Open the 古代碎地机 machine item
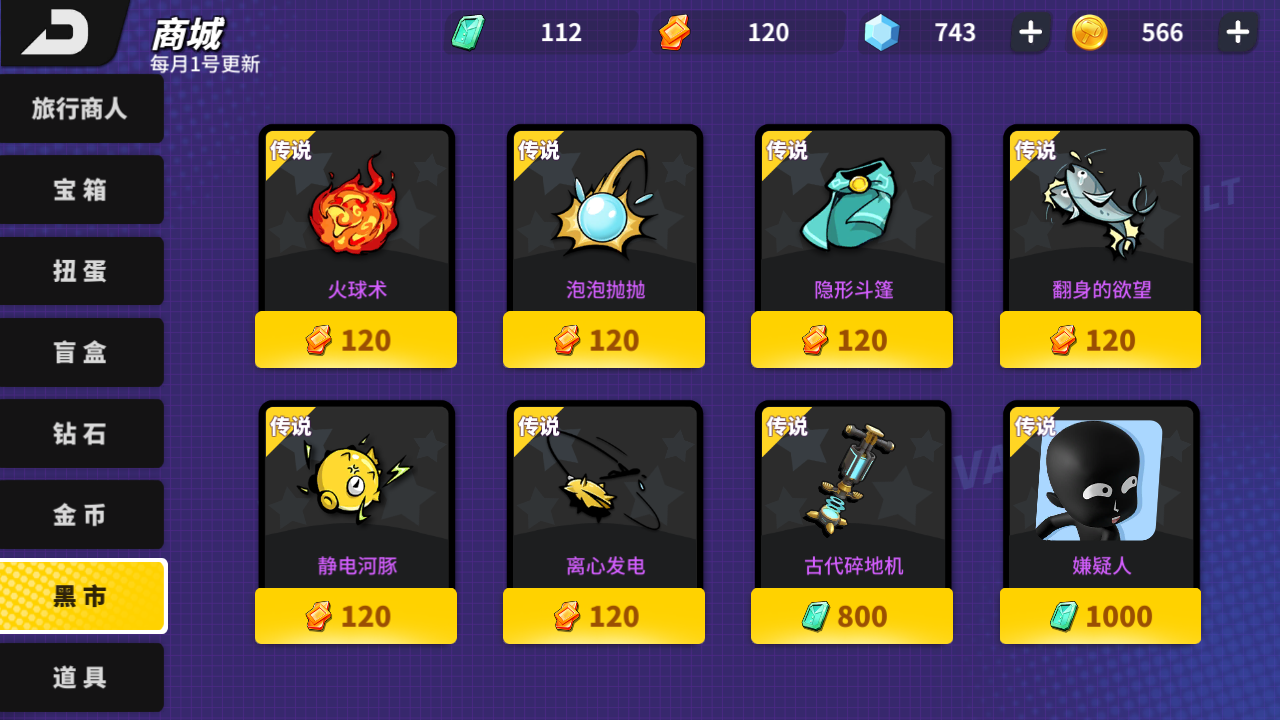The width and height of the screenshot is (1280, 720). (851, 490)
